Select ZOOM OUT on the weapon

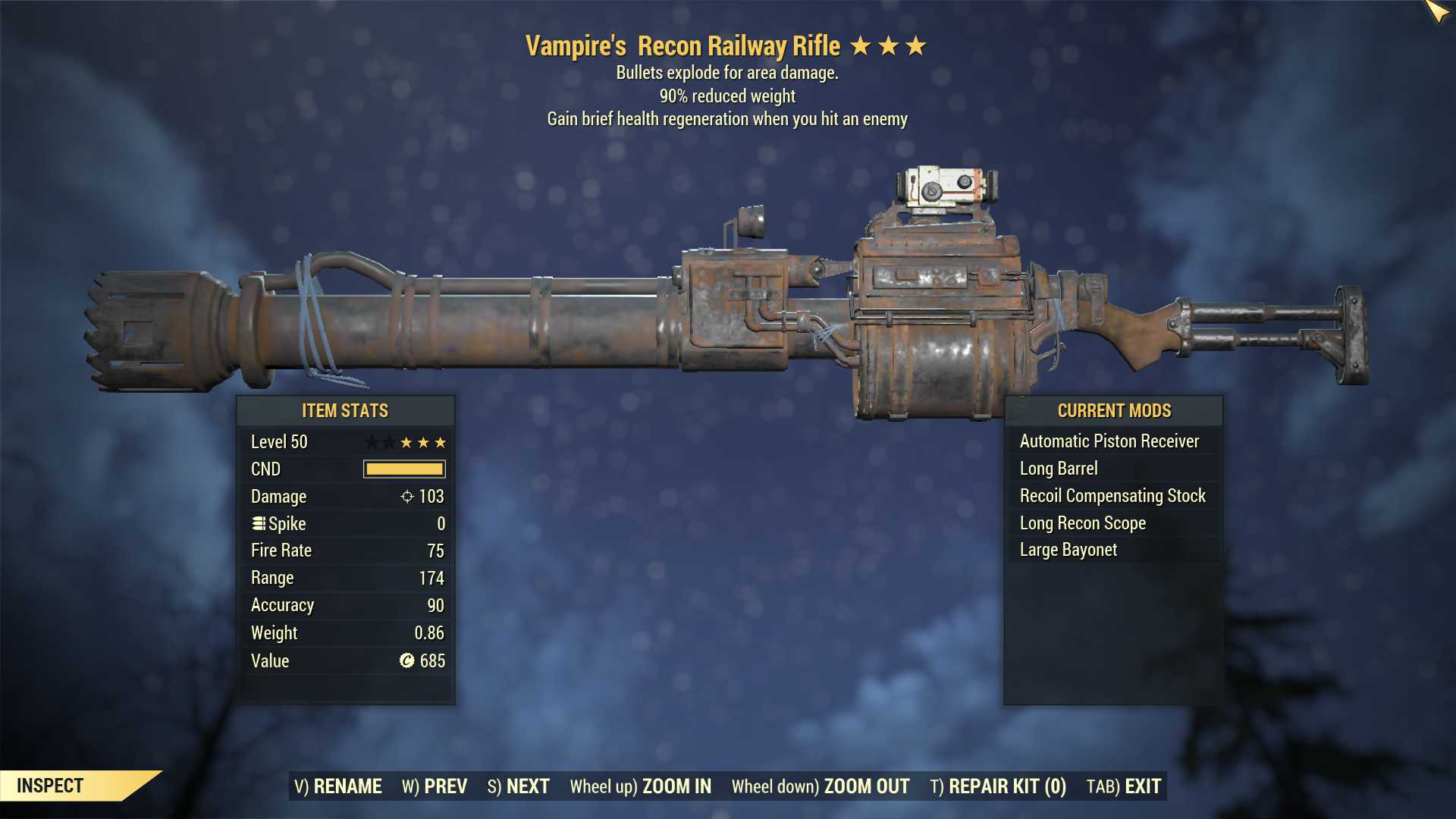821,786
